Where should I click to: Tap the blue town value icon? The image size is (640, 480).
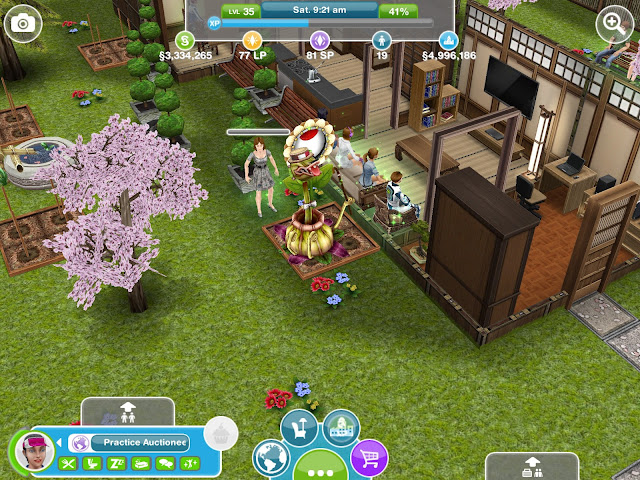(x=449, y=40)
